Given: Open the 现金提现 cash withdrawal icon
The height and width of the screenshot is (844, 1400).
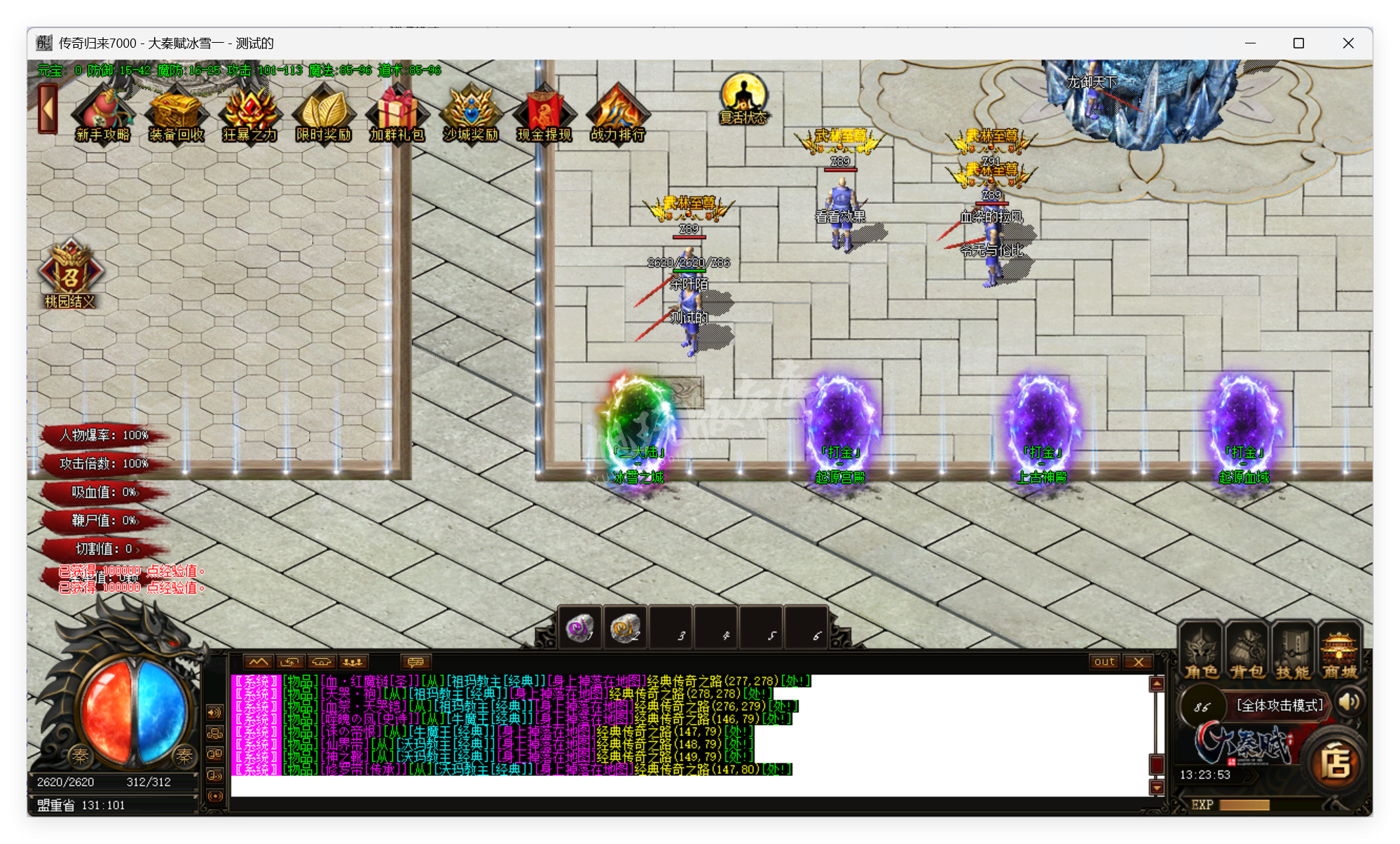Looking at the screenshot, I should pyautogui.click(x=544, y=112).
